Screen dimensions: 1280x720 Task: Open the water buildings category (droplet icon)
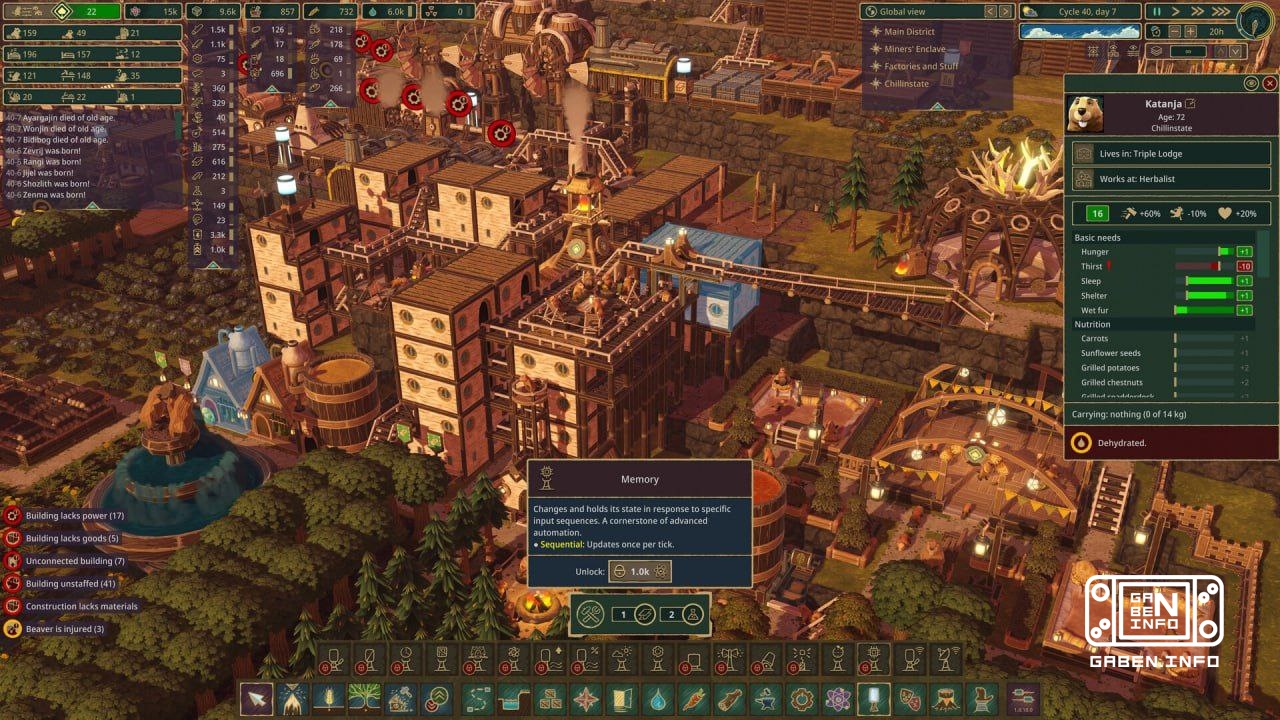tap(656, 700)
